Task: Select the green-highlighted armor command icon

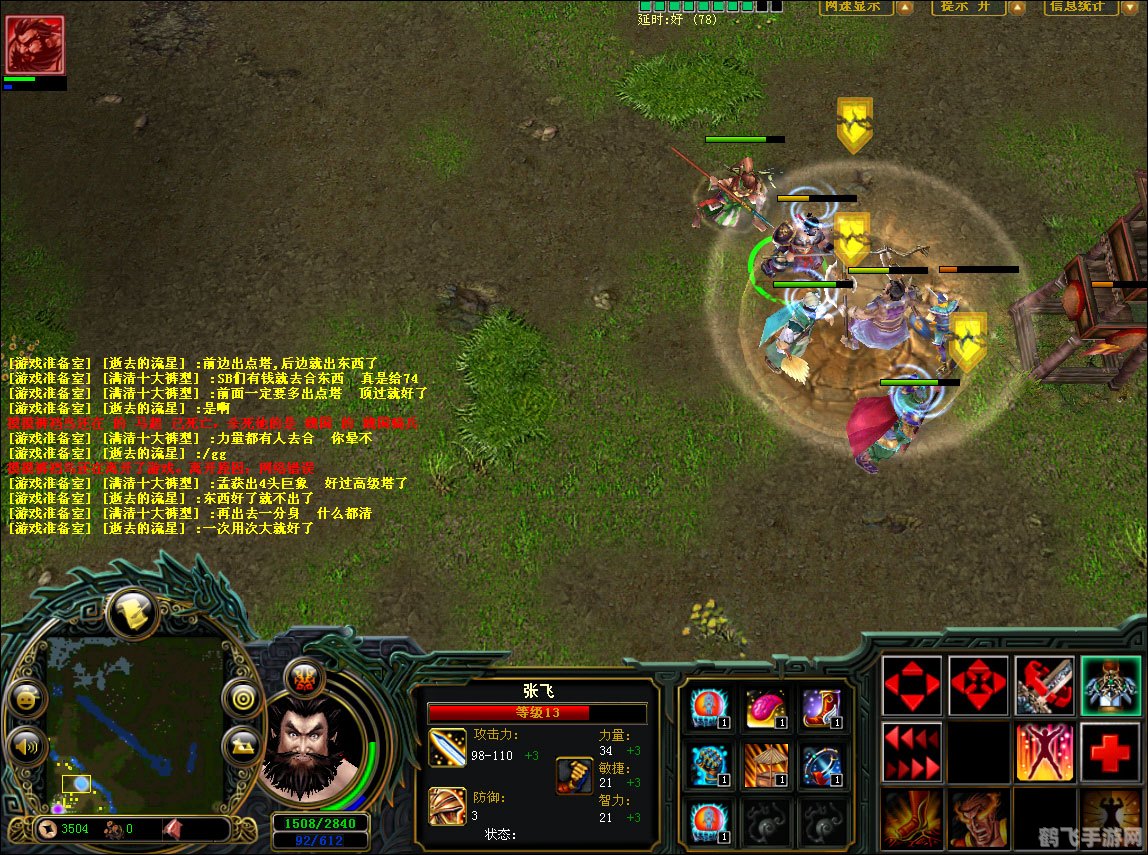Action: tap(1110, 686)
